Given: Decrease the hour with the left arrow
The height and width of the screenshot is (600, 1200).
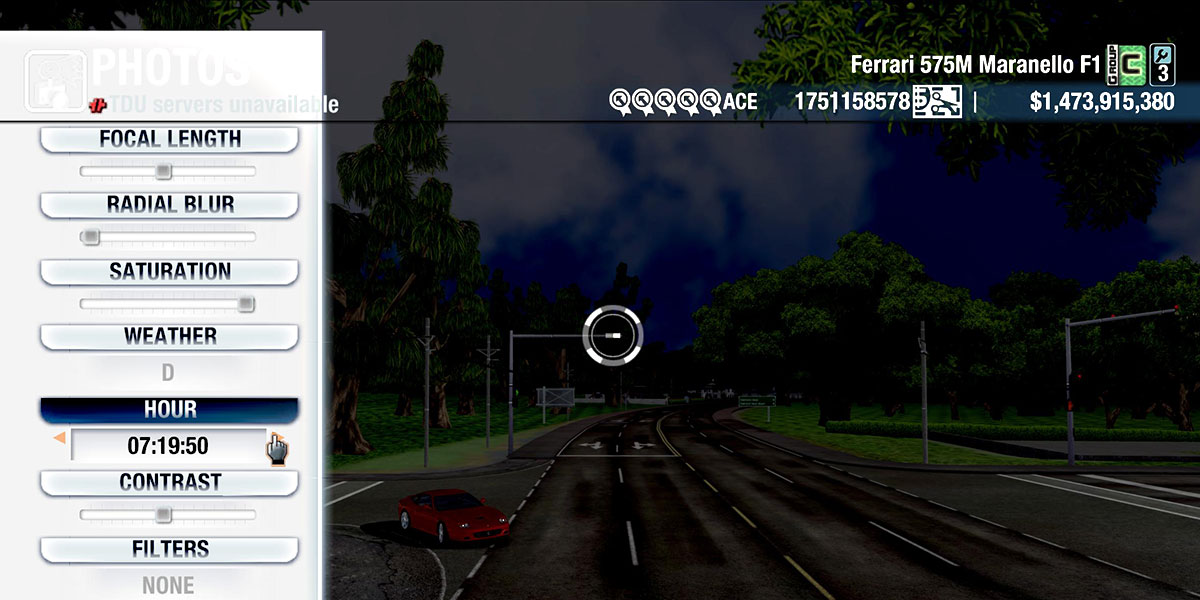Looking at the screenshot, I should 60,438.
